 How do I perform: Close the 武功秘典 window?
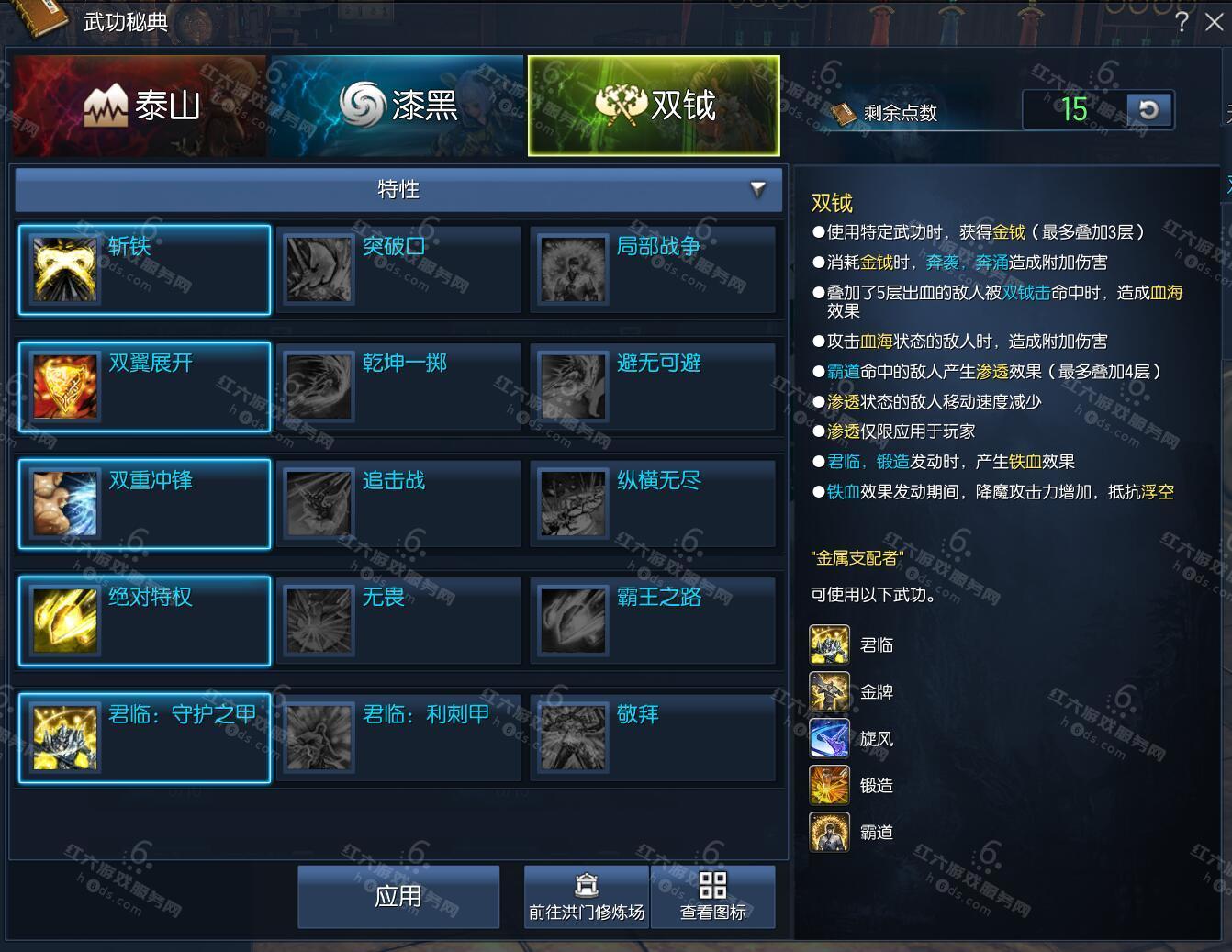click(x=1214, y=22)
